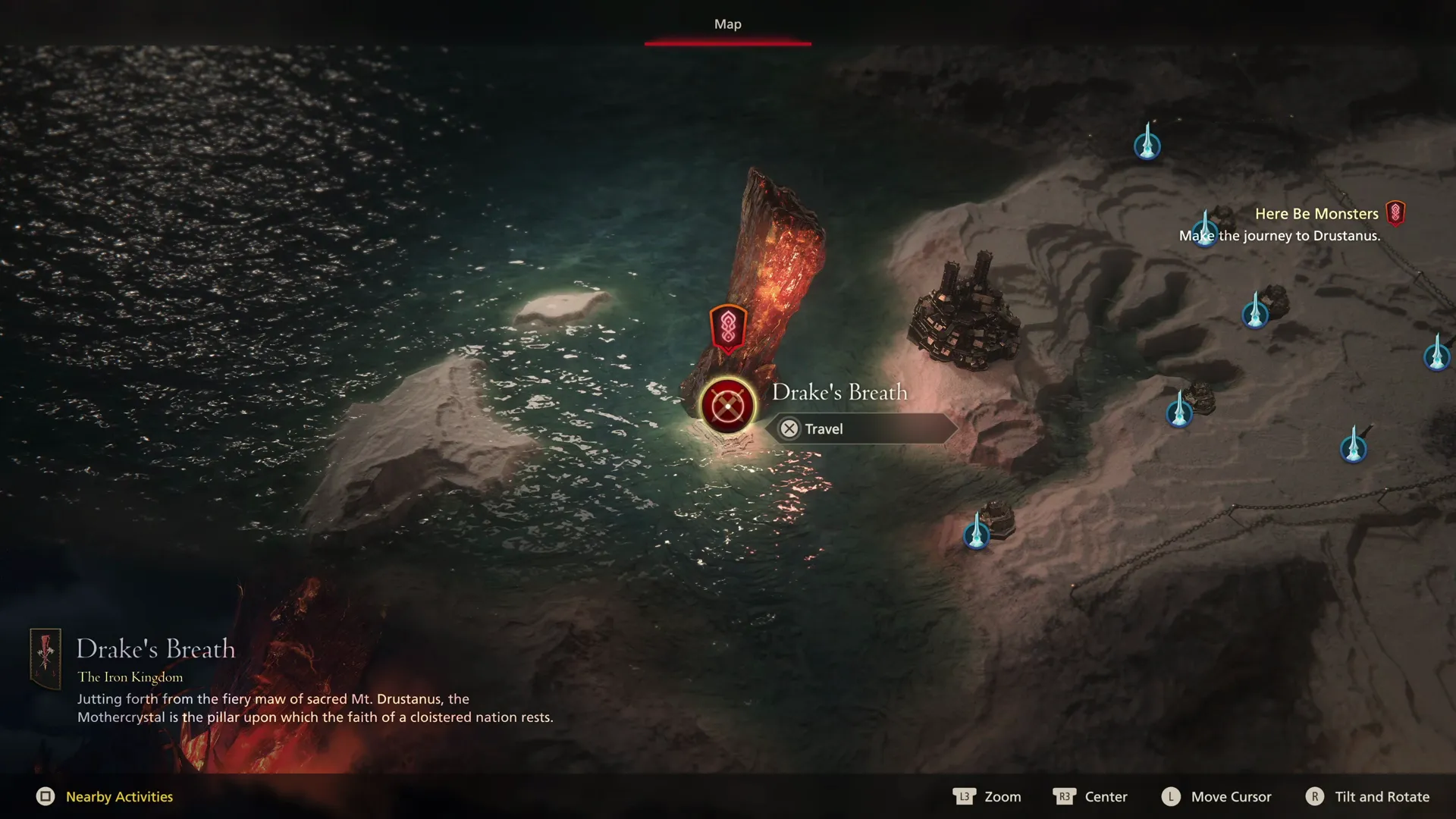Select the fast travel obelisk near the top right

1147,145
